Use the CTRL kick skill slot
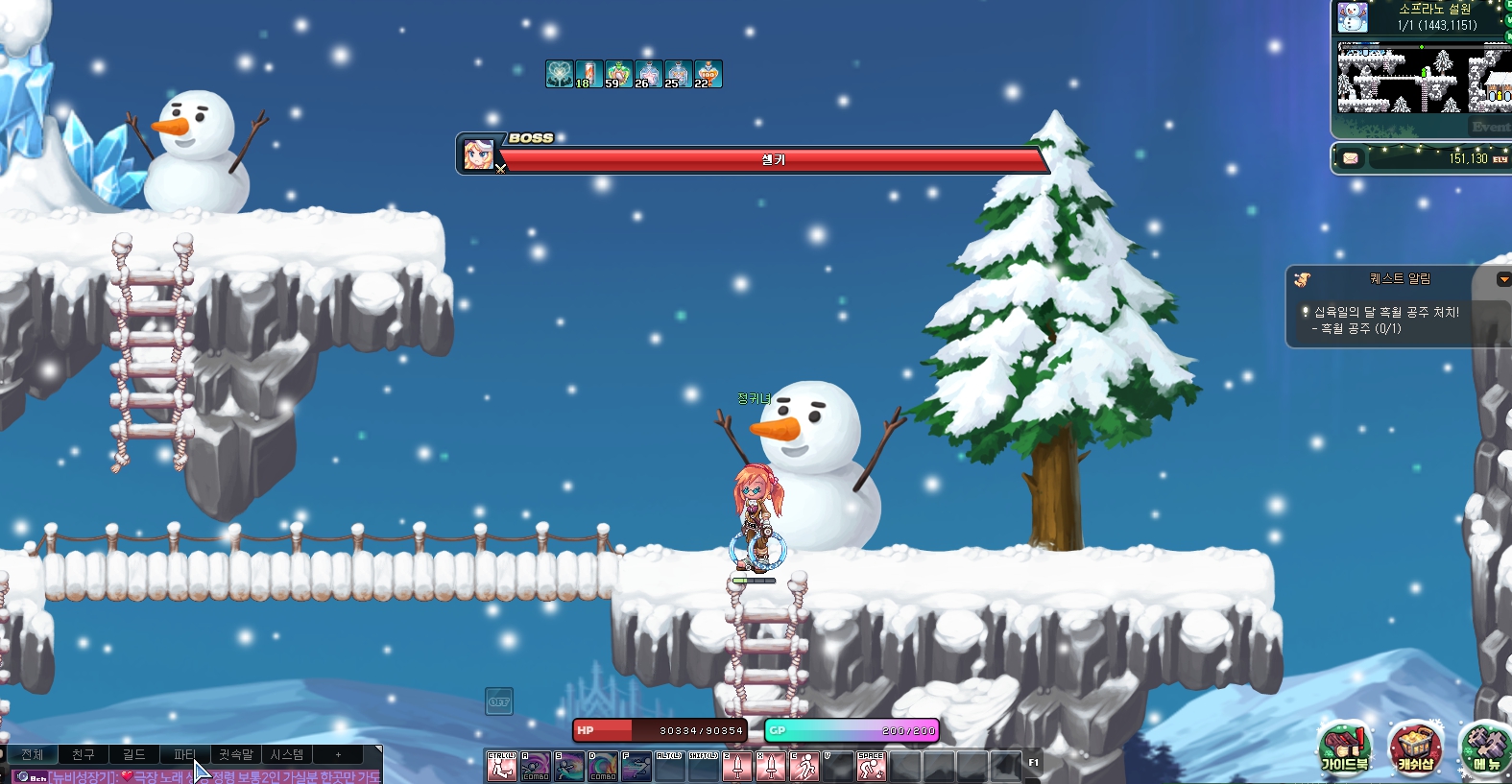Viewport: 1512px width, 784px height. pyautogui.click(x=501, y=766)
